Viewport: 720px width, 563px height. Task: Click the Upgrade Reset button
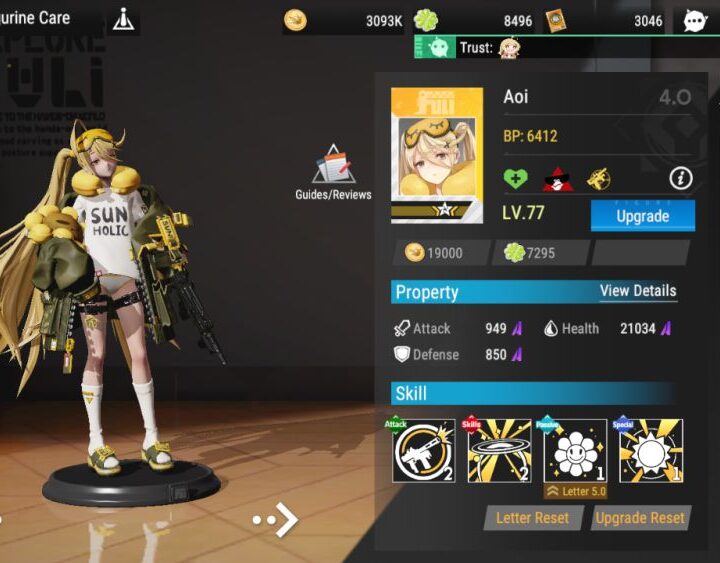click(x=640, y=518)
